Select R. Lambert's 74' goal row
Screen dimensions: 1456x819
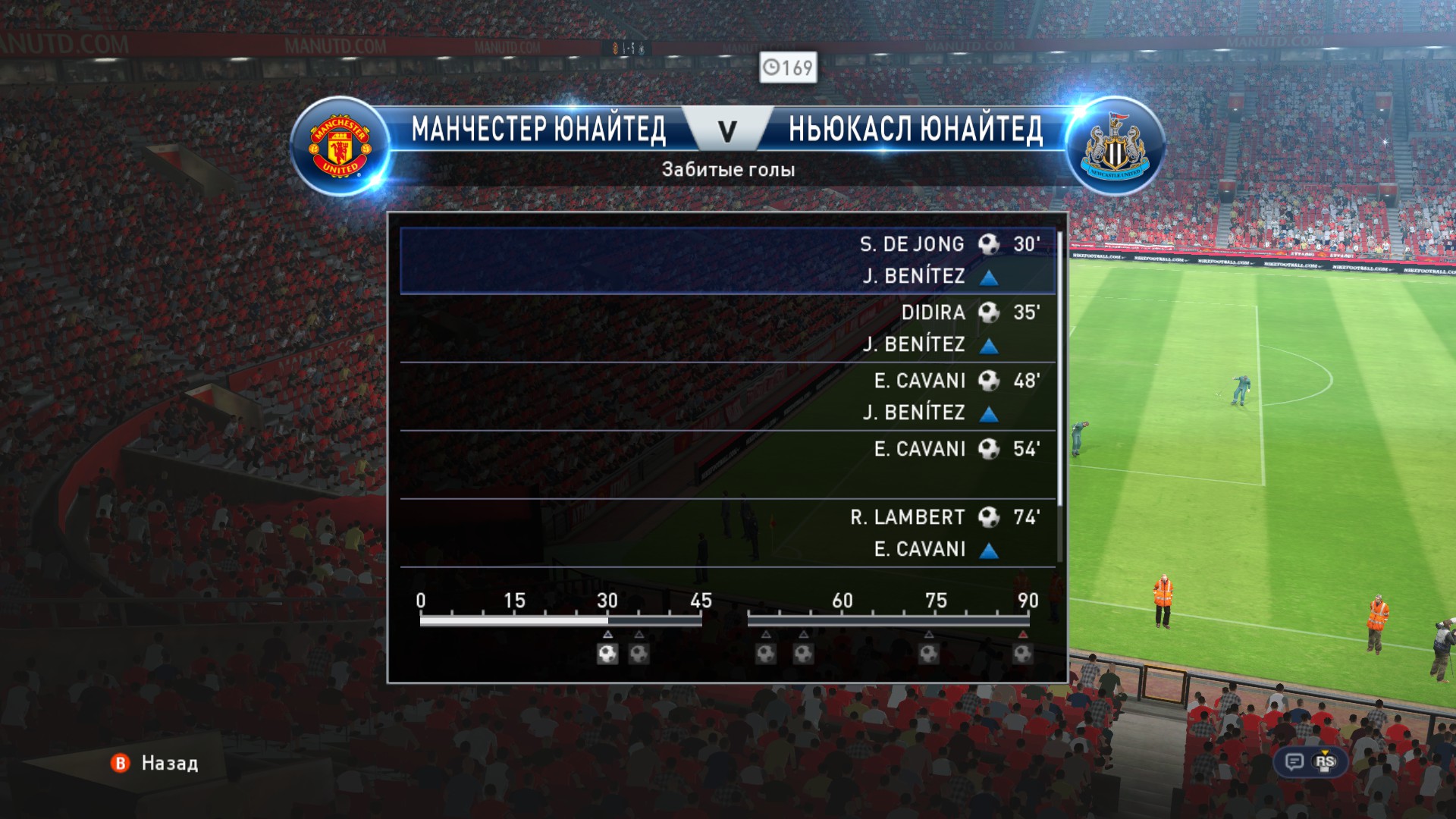tap(728, 533)
